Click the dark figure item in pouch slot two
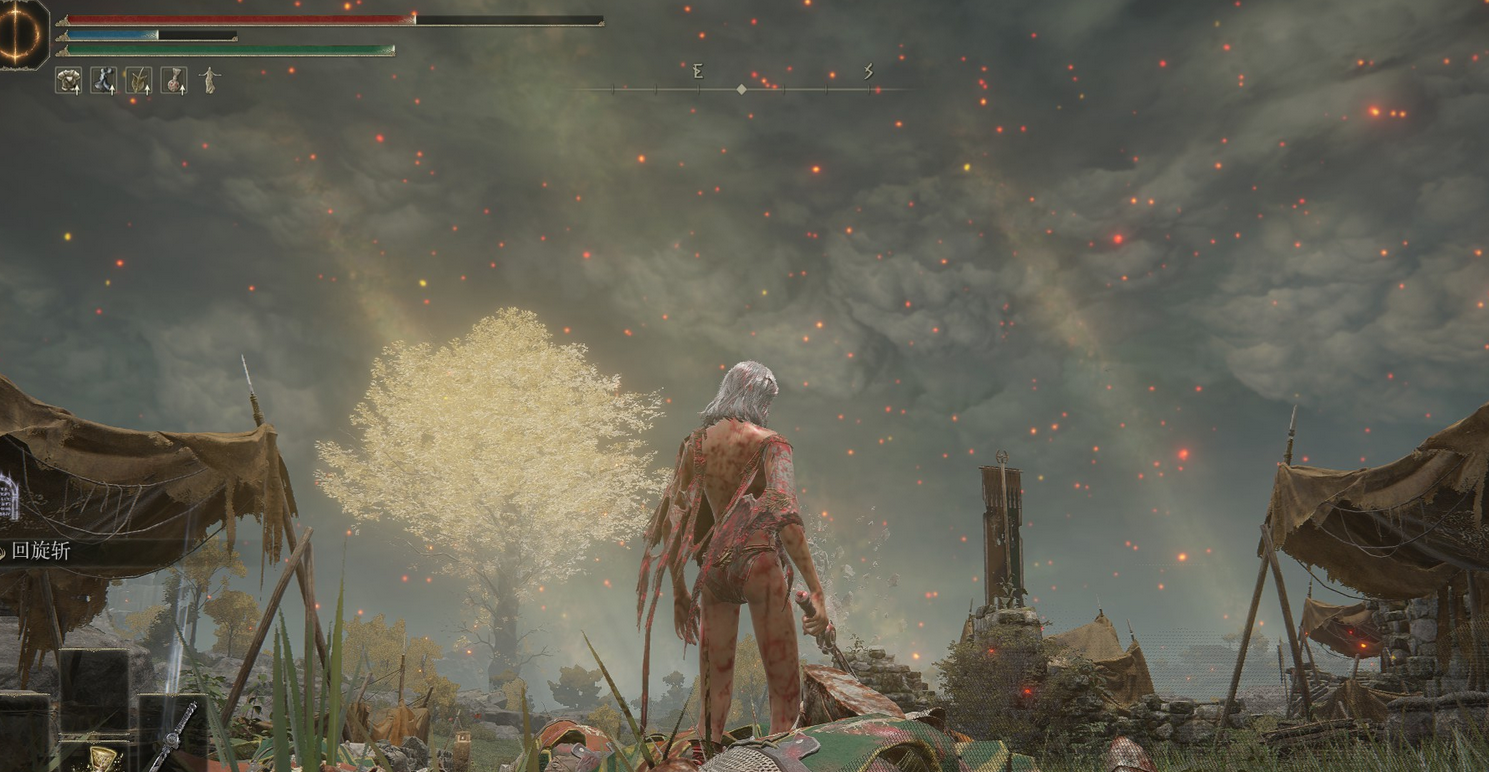Viewport: 1489px width, 772px height. (x=104, y=79)
